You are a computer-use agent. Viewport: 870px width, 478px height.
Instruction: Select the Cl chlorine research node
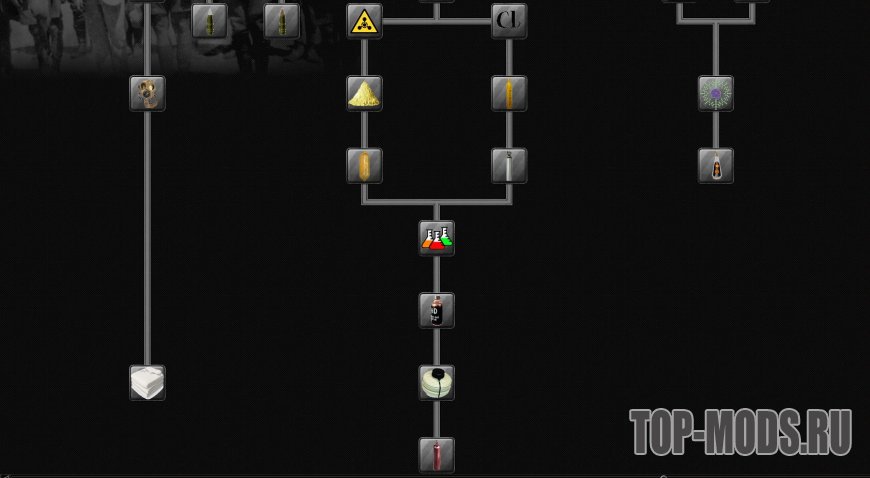point(509,20)
